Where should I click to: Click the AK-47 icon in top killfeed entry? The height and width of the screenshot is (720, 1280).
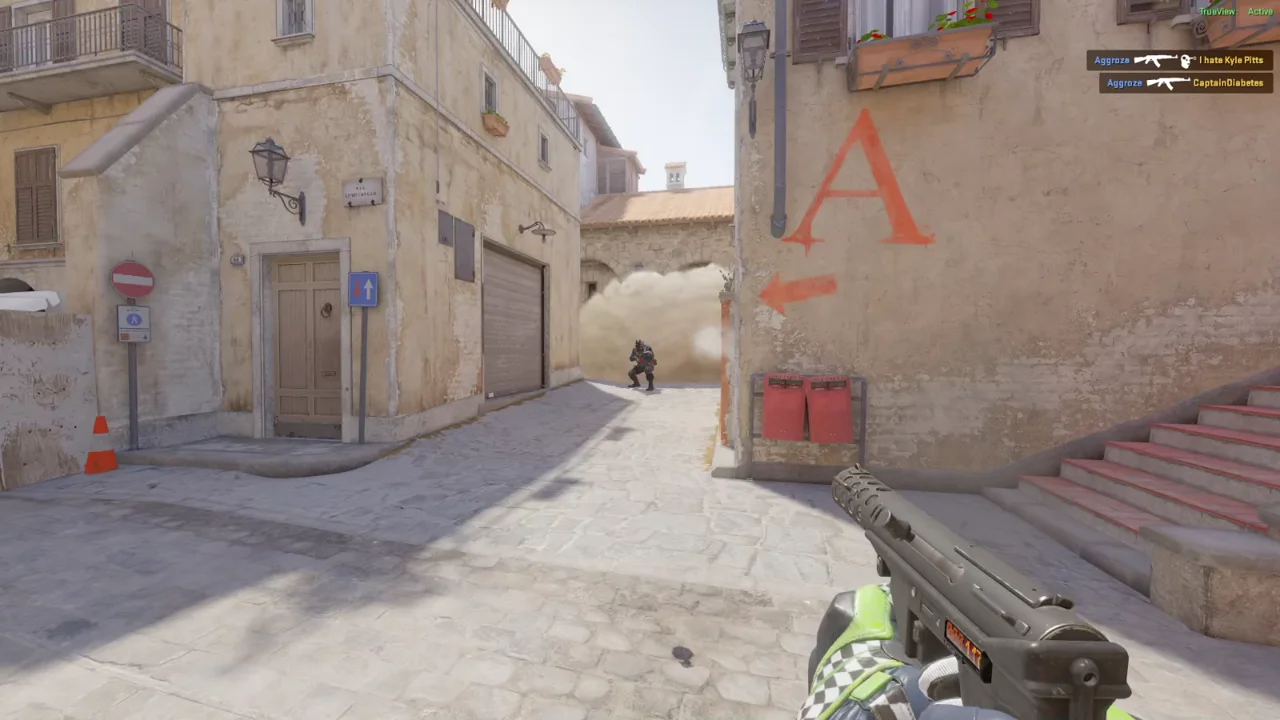(x=1158, y=60)
